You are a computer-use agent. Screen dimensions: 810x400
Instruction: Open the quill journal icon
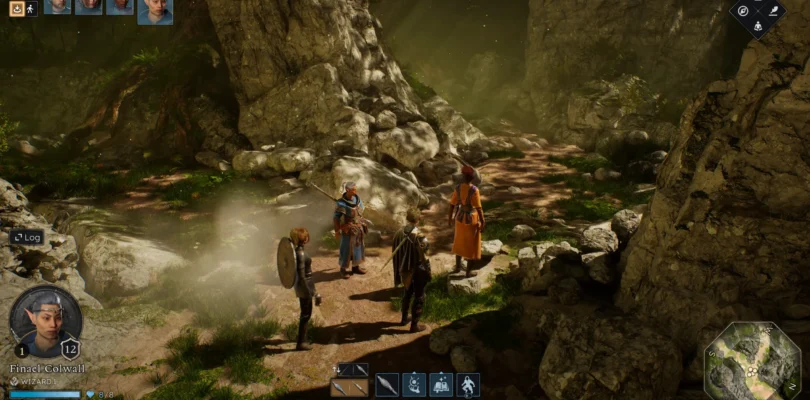[x=773, y=11]
